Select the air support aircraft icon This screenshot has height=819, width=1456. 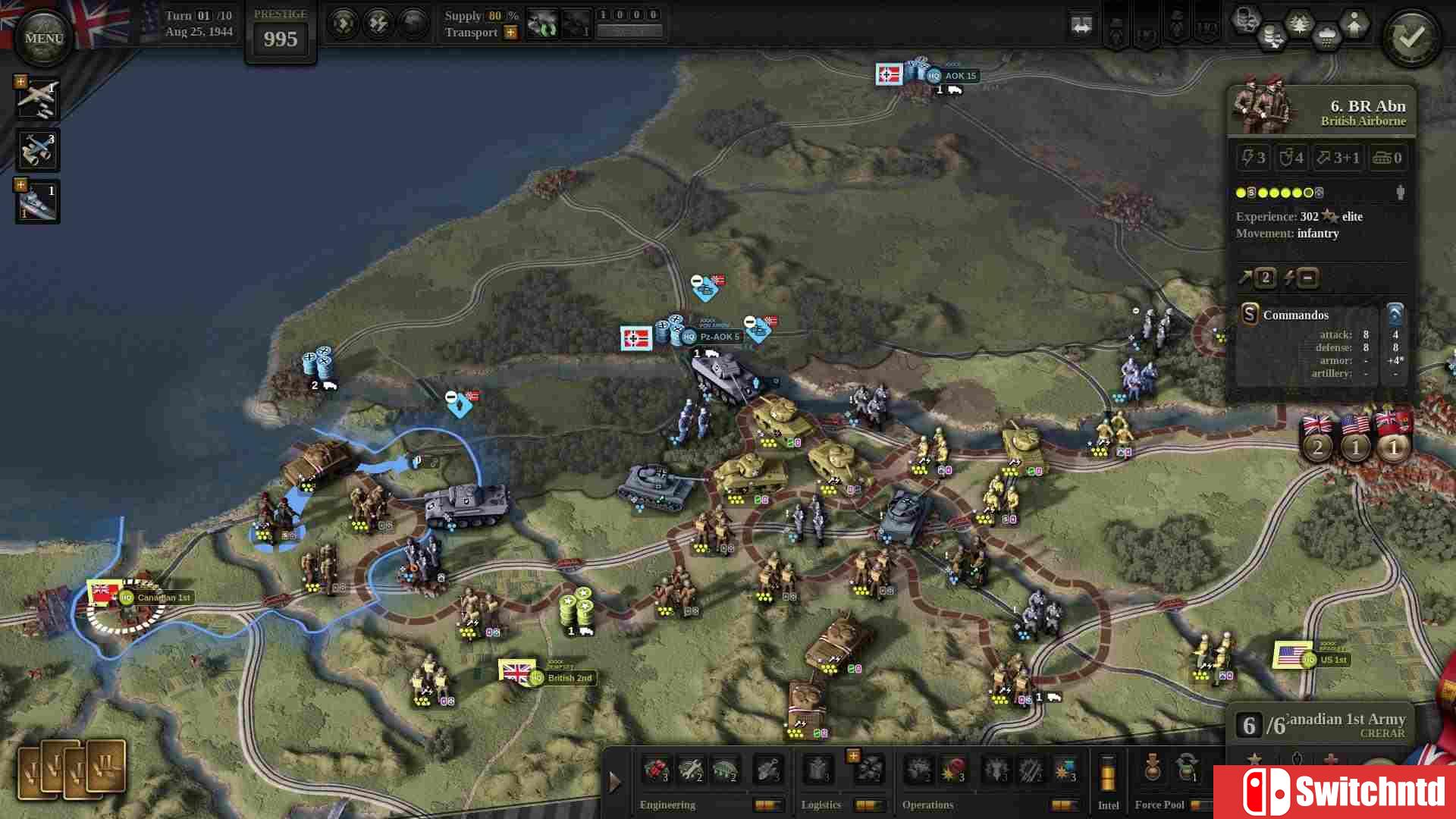(36, 97)
